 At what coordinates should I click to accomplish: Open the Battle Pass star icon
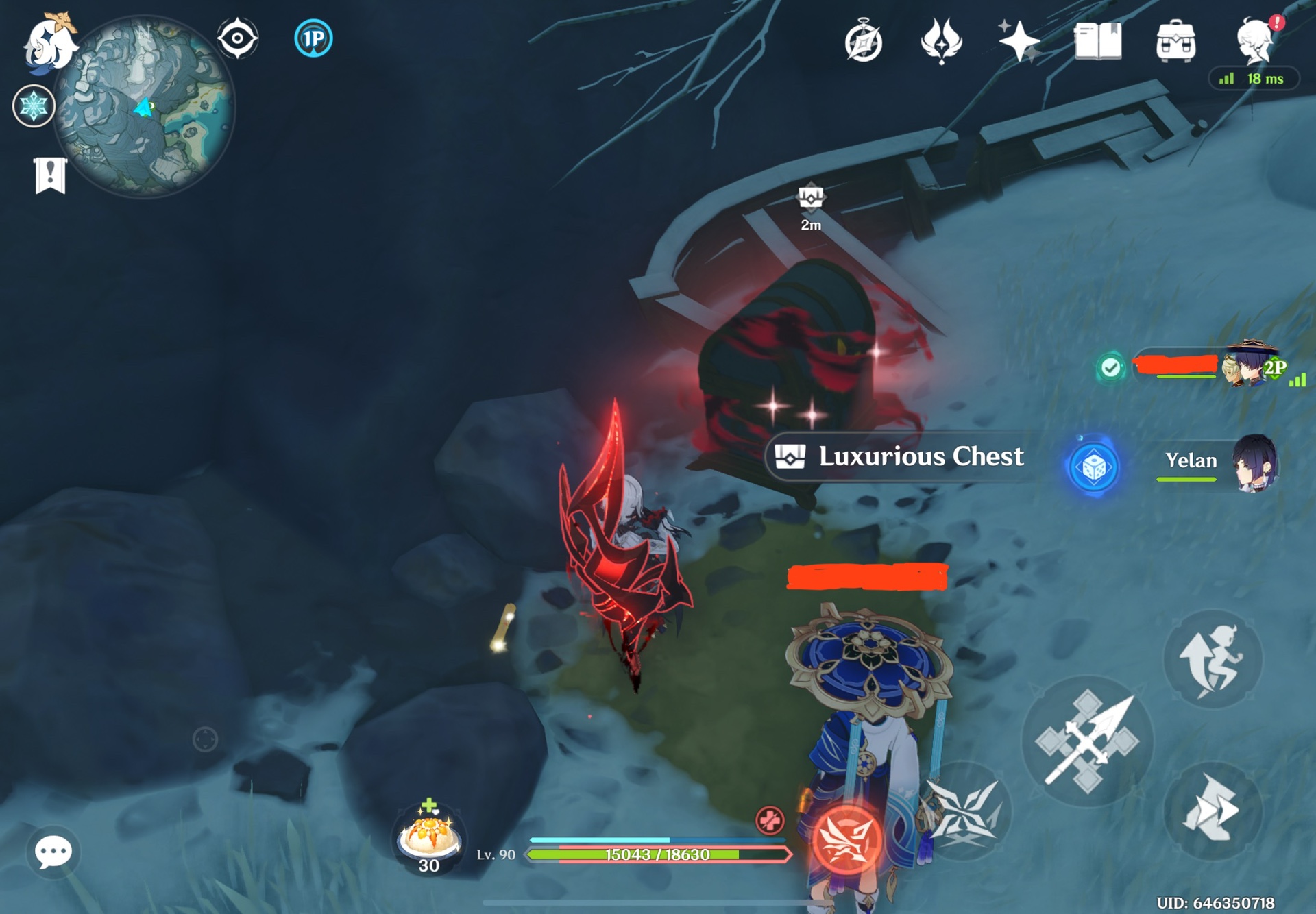[x=1019, y=41]
